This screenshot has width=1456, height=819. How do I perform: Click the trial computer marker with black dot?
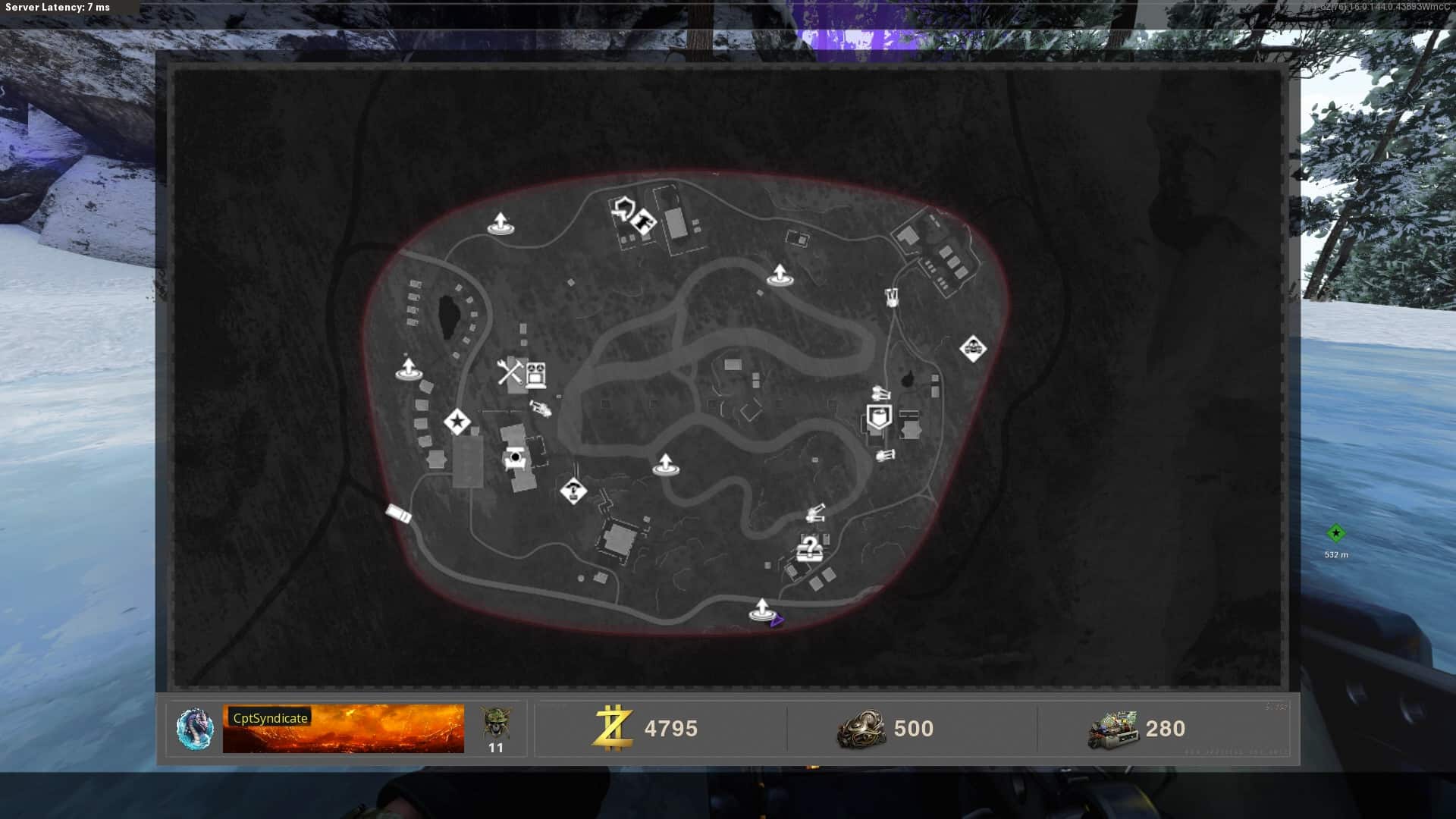[516, 457]
